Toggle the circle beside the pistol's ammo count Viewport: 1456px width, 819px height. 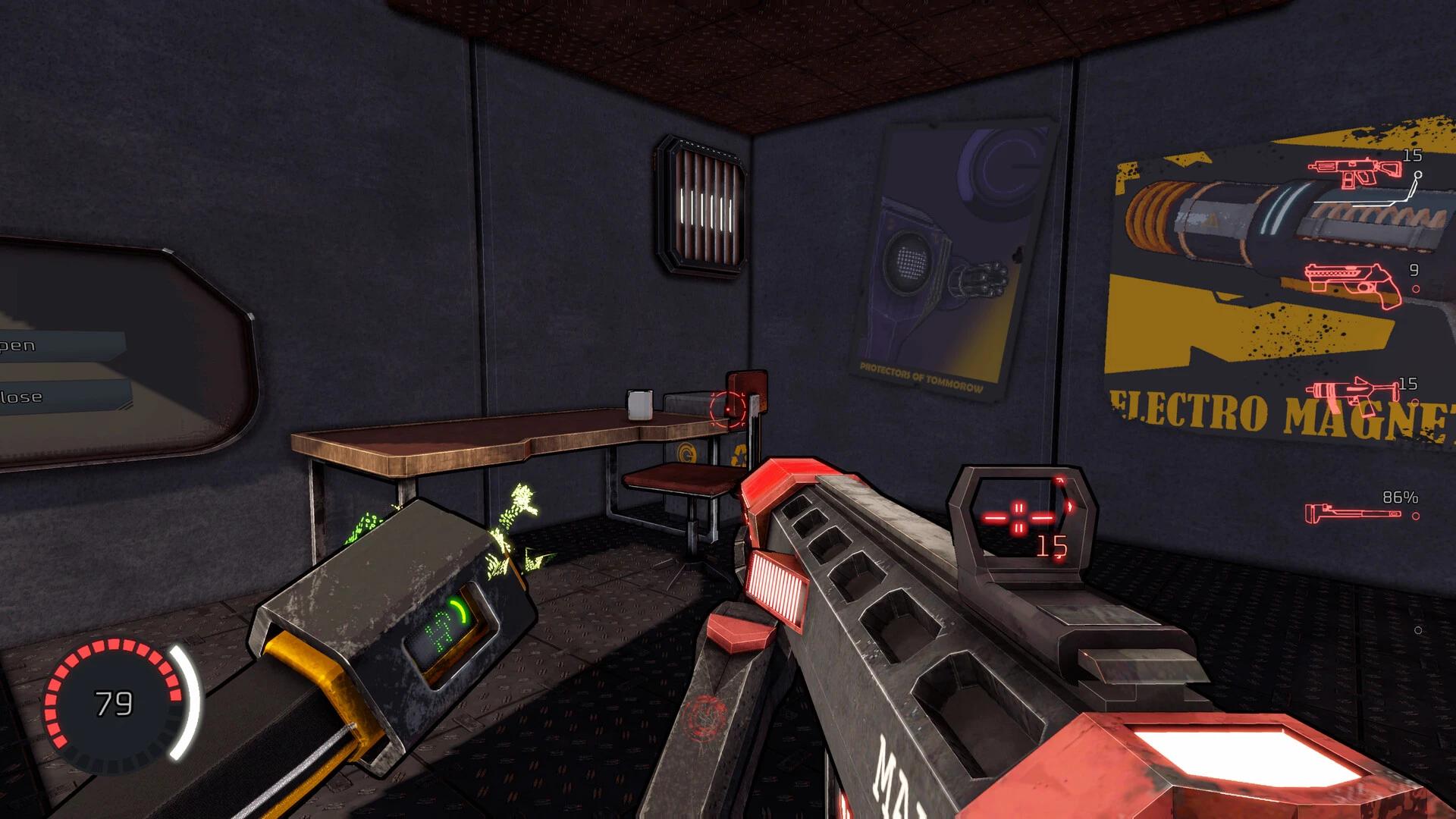1417,289
